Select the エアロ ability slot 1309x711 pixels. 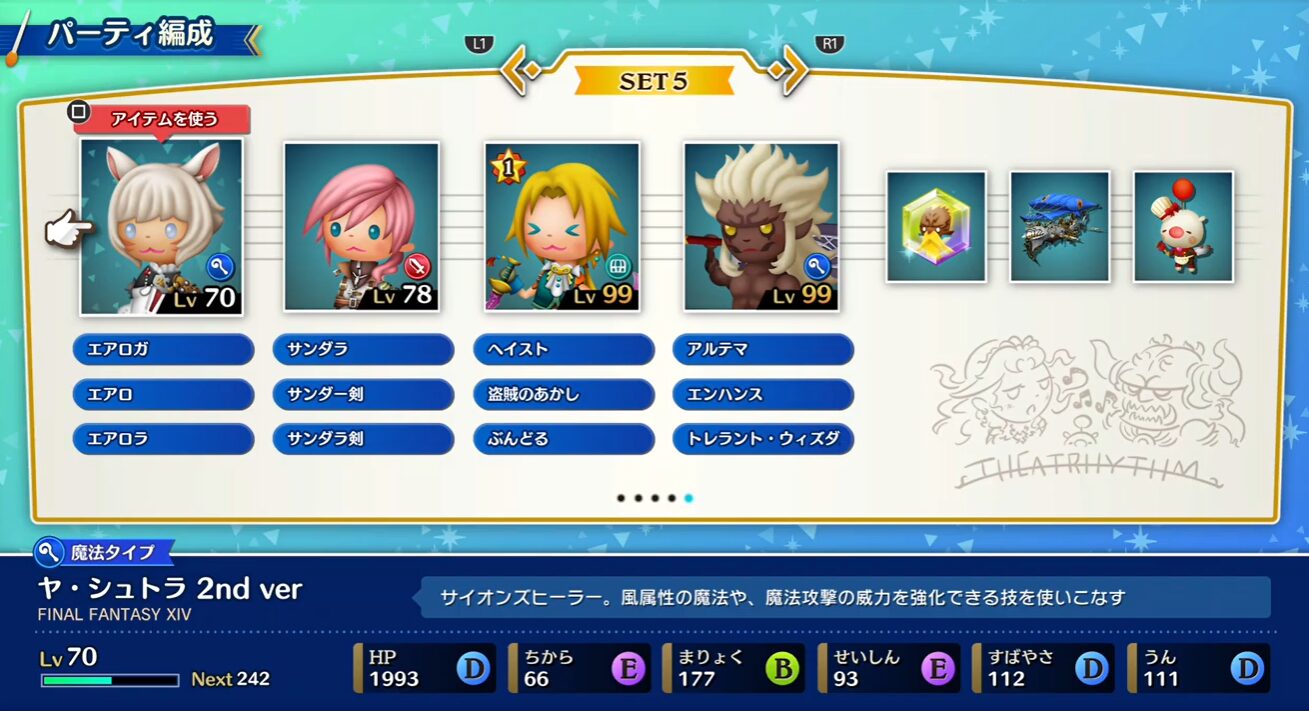point(163,394)
